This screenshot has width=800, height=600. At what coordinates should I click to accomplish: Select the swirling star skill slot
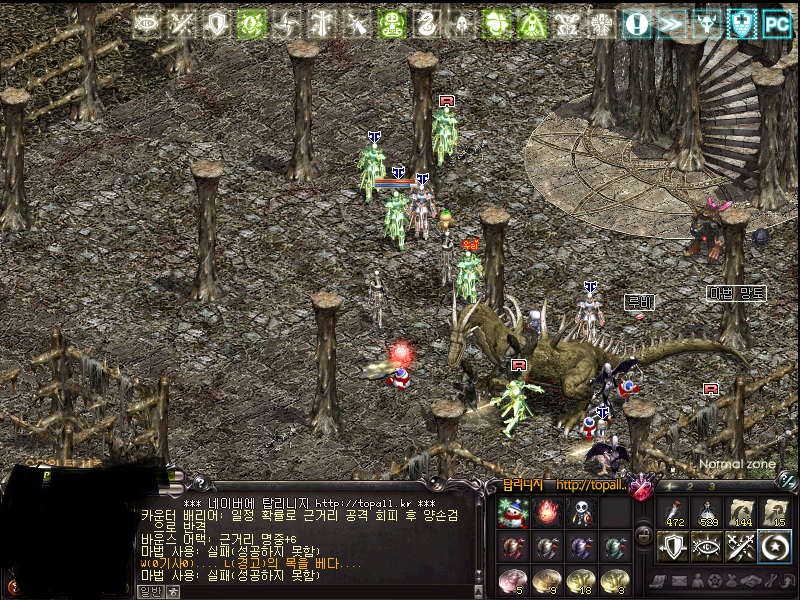[775, 546]
